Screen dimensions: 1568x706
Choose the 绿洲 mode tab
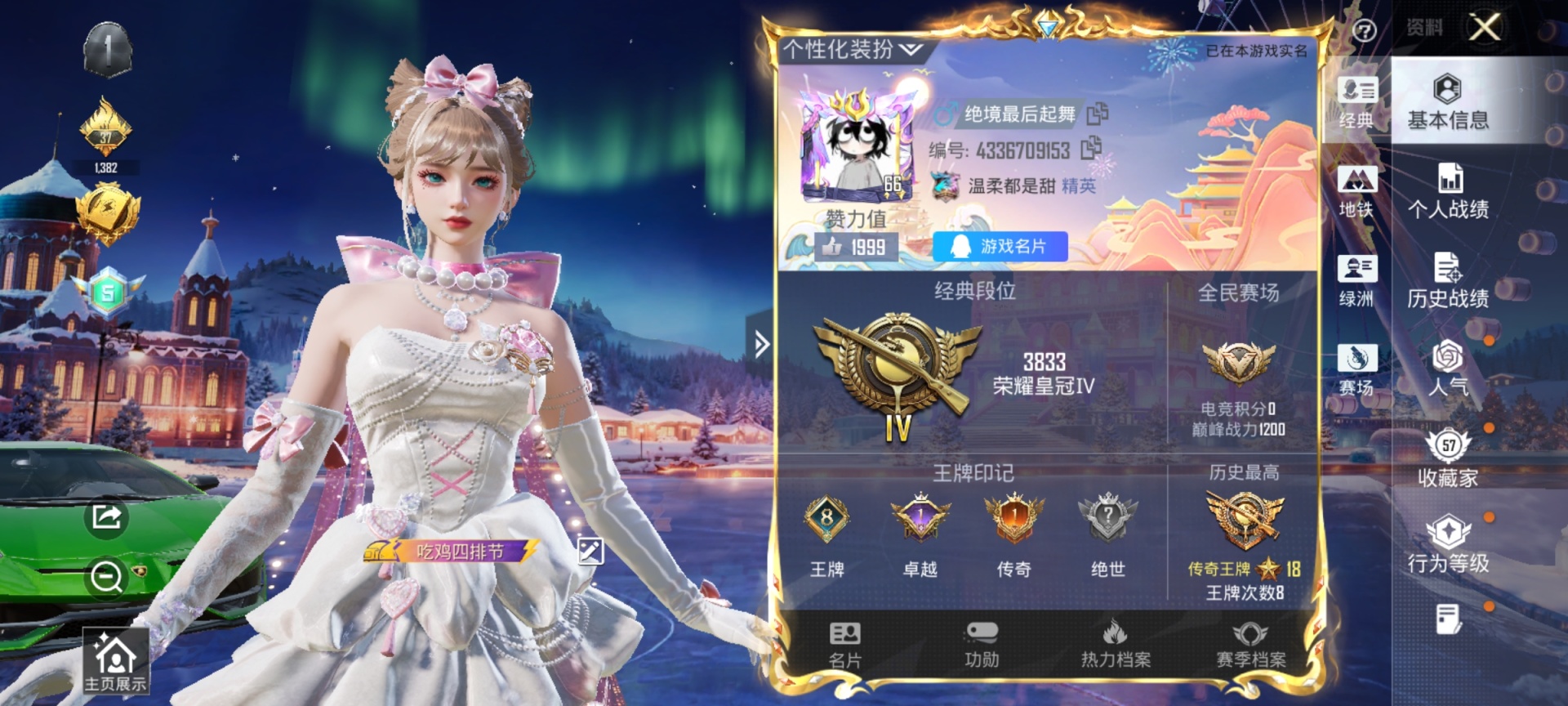[1356, 281]
